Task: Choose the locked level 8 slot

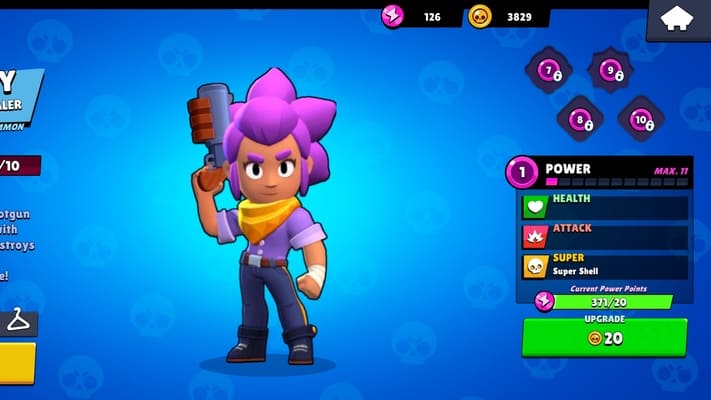Action: (579, 120)
